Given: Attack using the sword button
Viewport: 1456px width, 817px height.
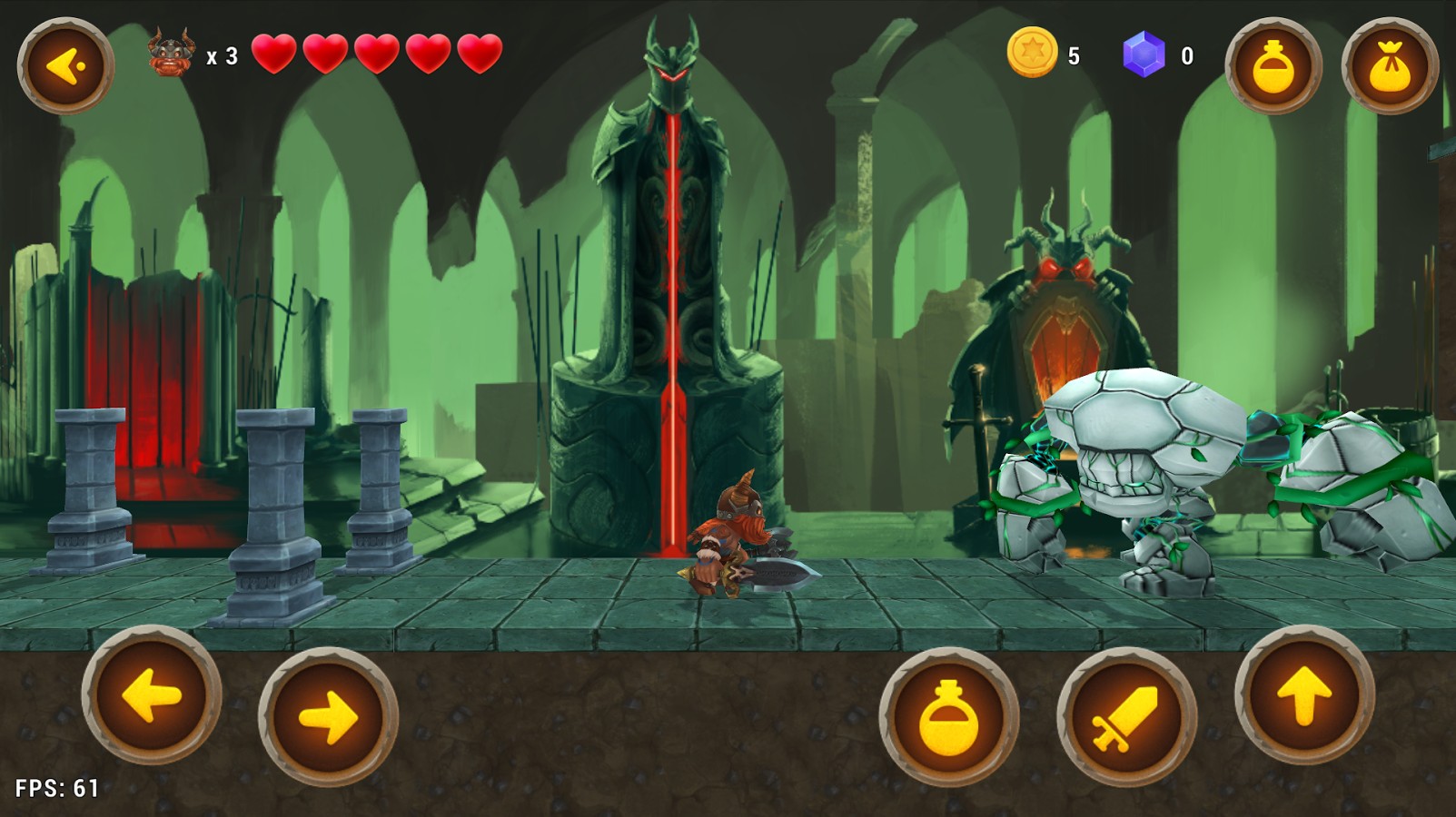Looking at the screenshot, I should (1126, 717).
